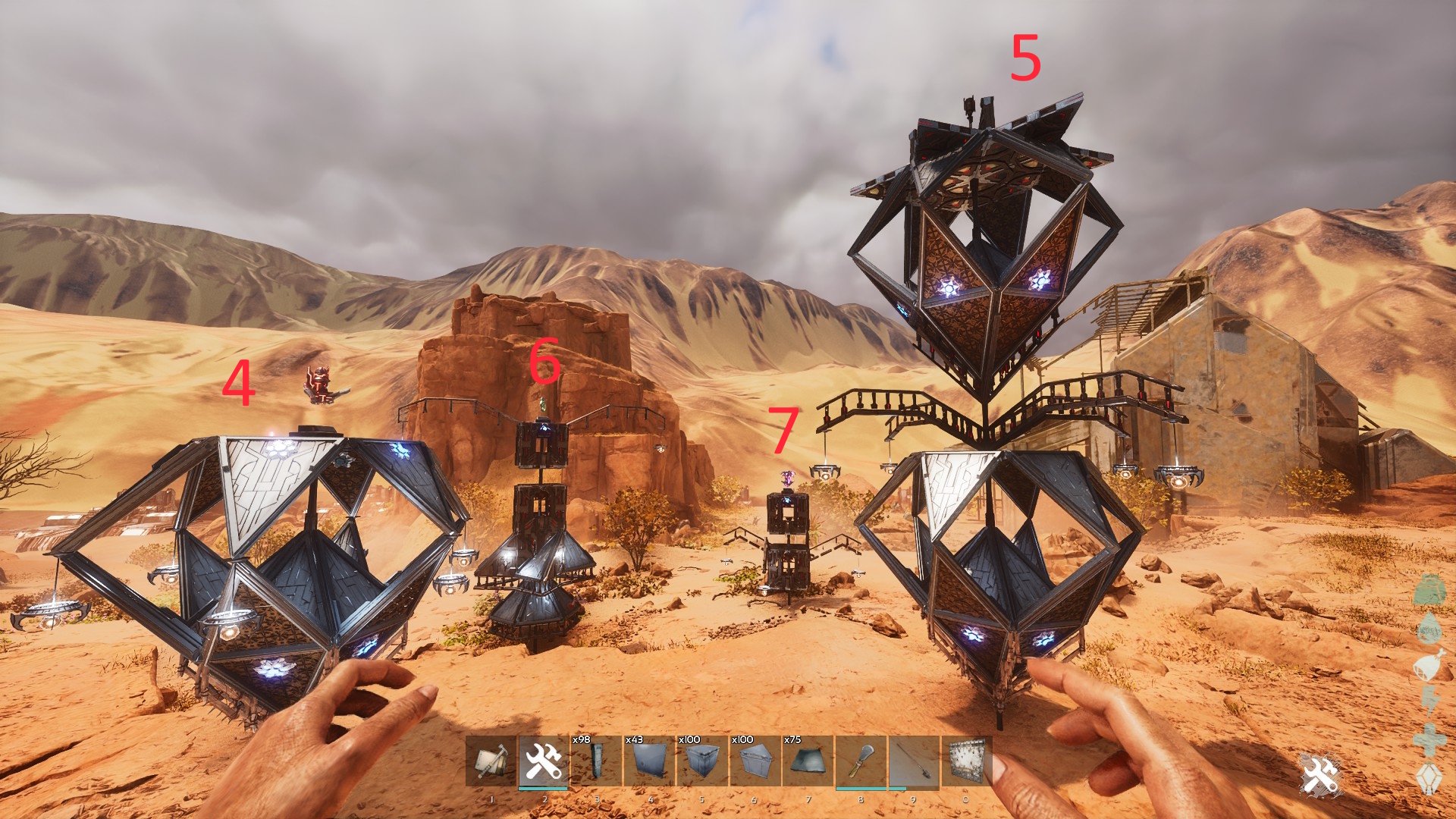Choose the sloped piece stack of 75
Screen dimensions: 1456x819
(808, 762)
